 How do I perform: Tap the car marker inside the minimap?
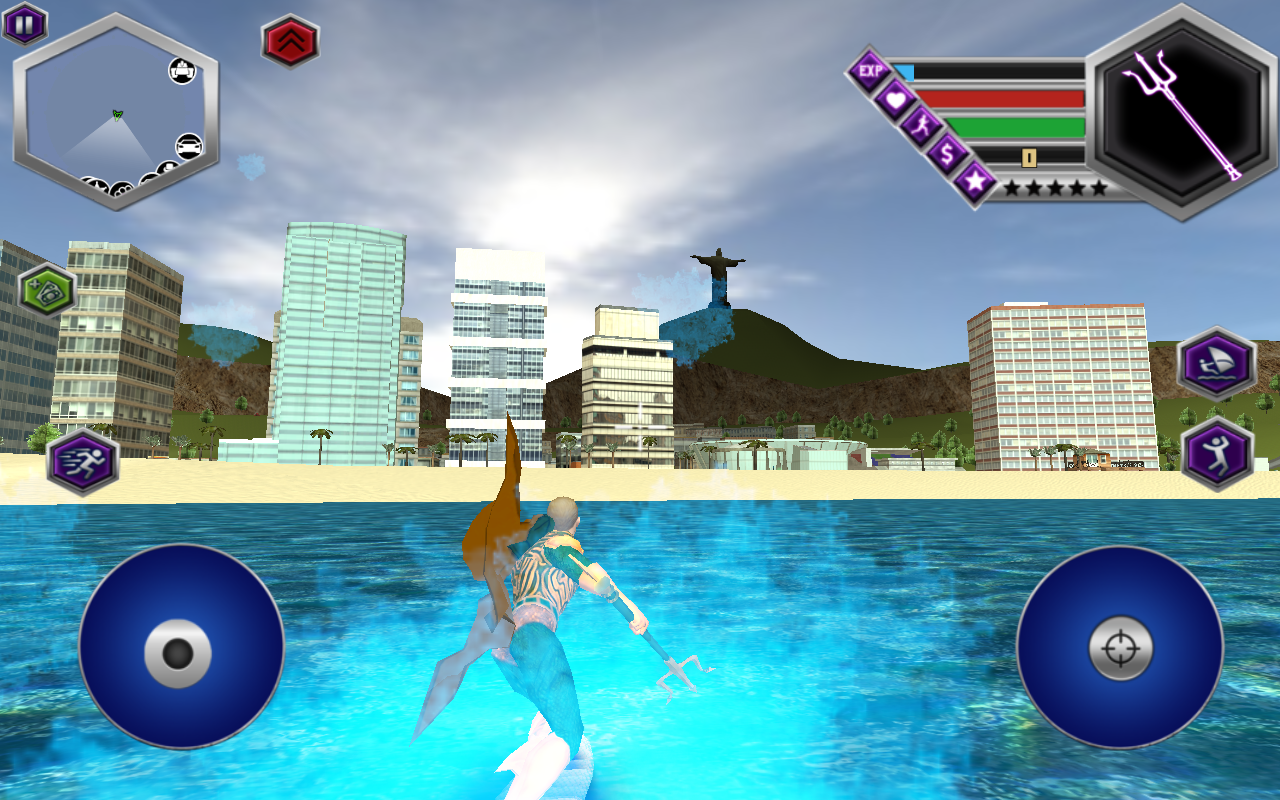click(x=188, y=146)
